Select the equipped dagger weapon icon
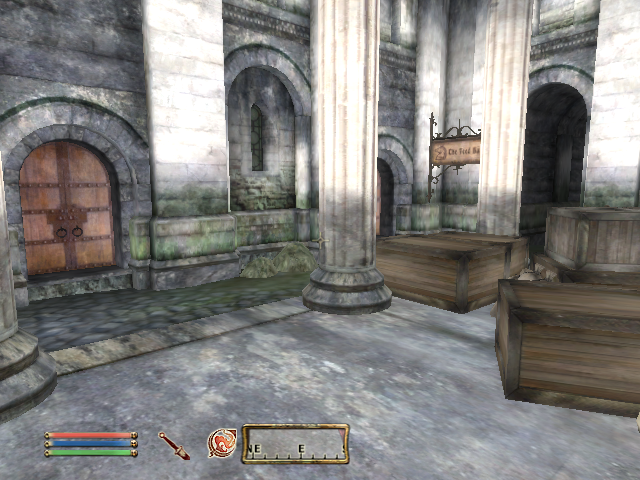Viewport: 640px width, 480px height. click(174, 445)
